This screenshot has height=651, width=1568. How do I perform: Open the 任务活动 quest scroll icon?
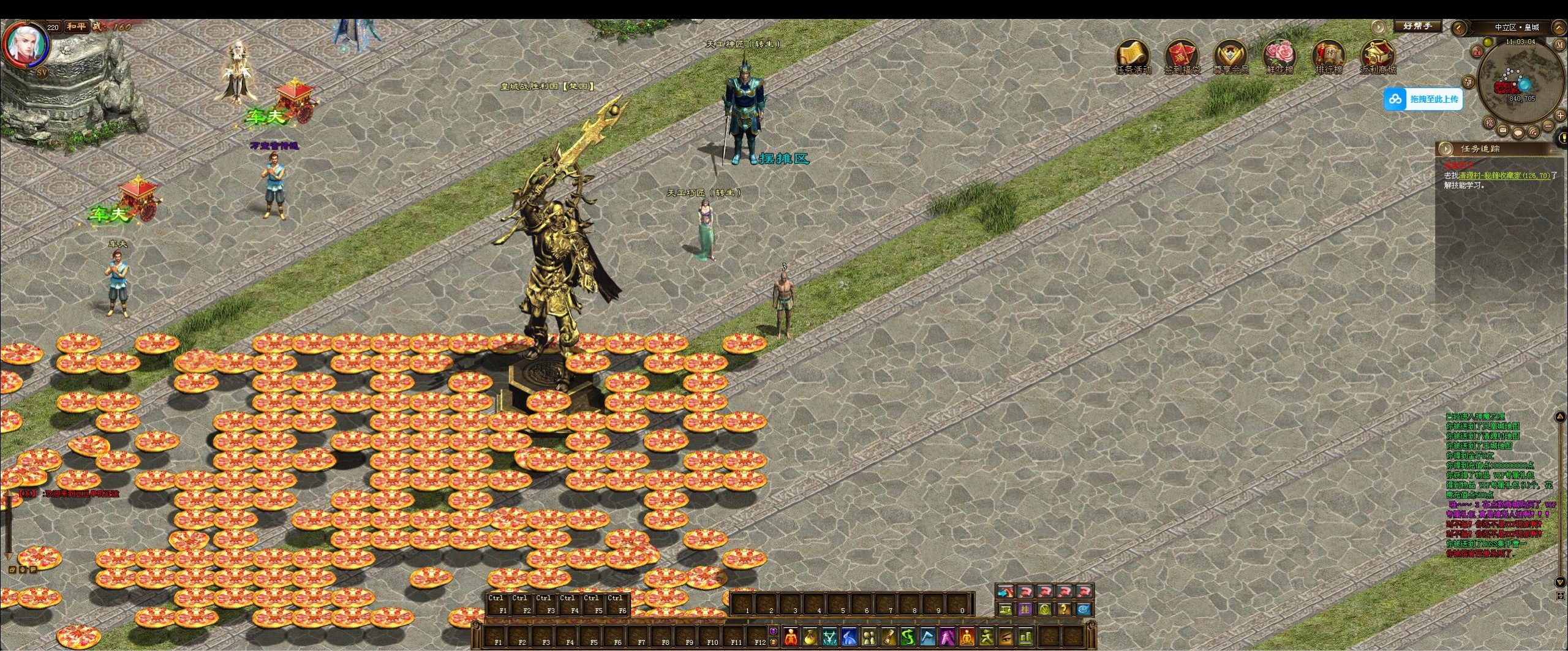click(1133, 57)
